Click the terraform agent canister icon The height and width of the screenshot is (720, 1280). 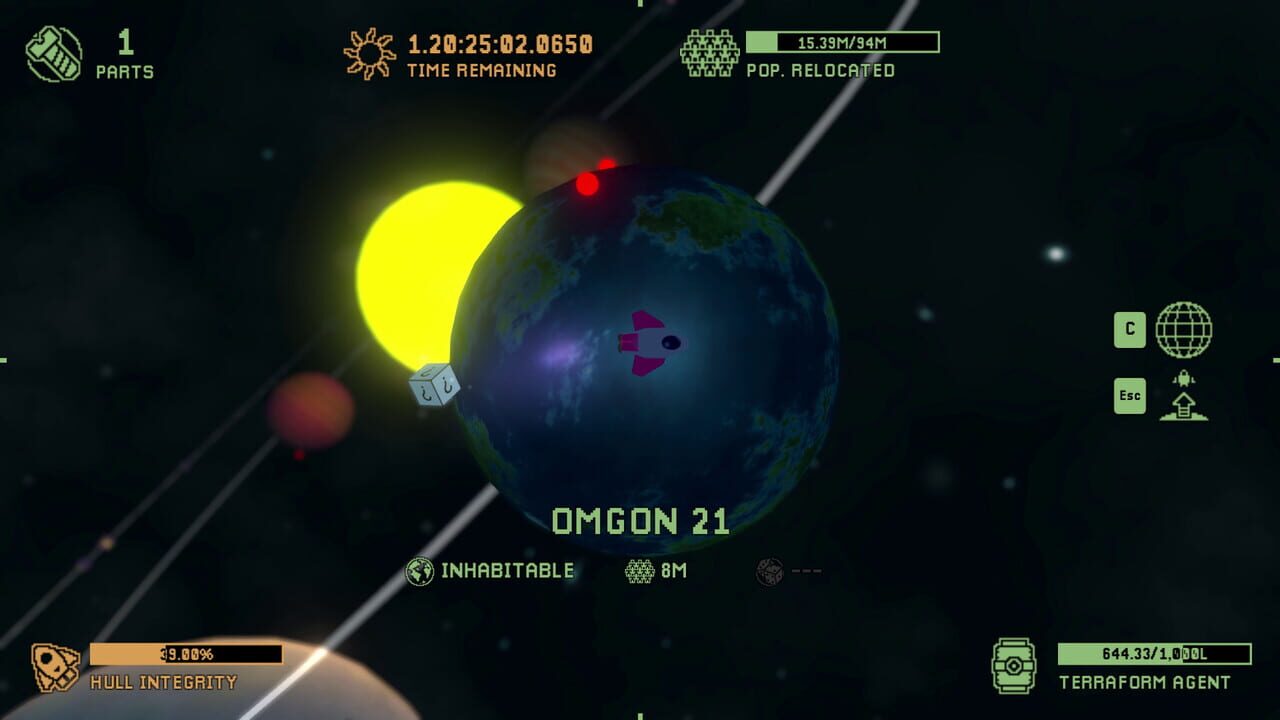(x=1013, y=663)
